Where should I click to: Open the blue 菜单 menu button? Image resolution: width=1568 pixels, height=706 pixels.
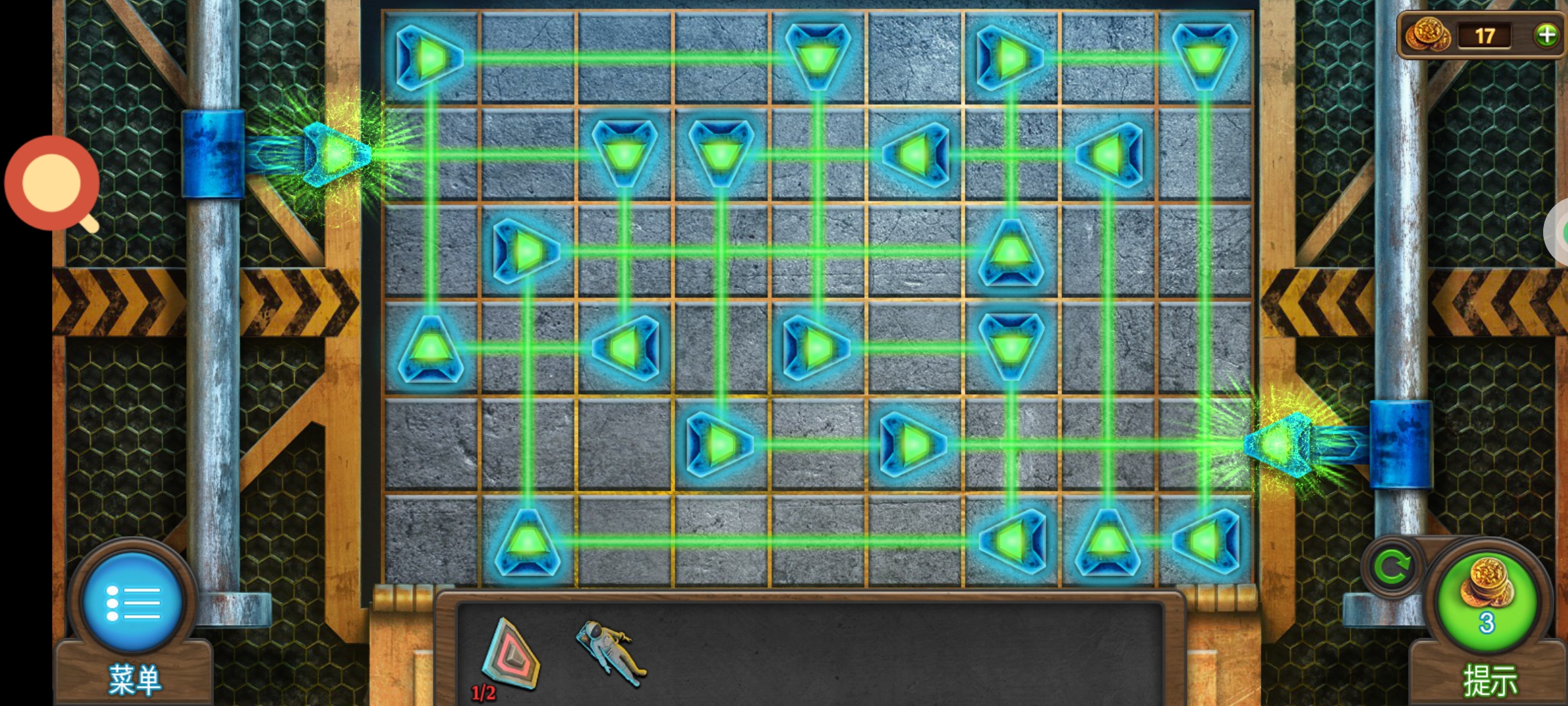point(133,602)
